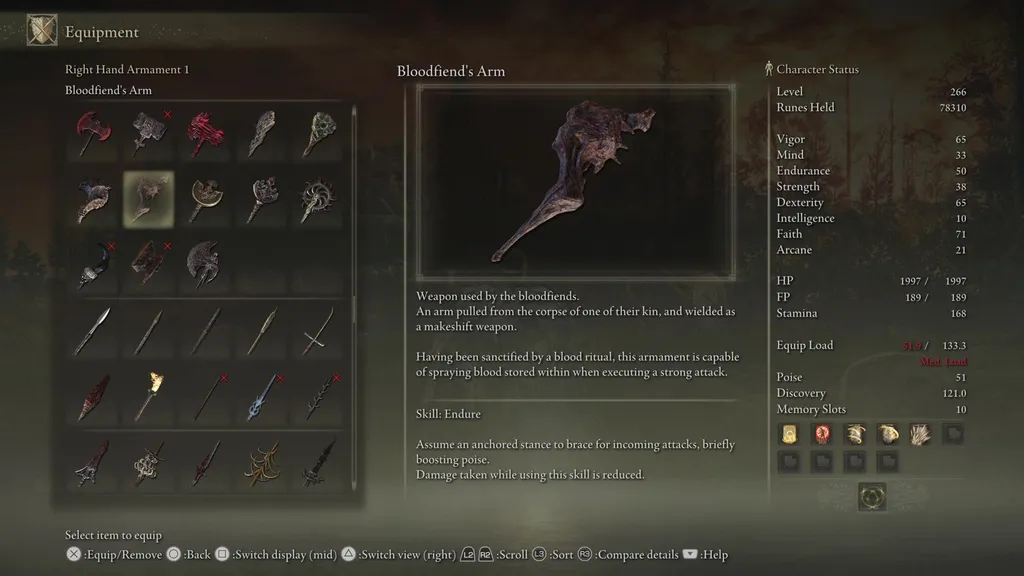Select the black curved scythe-like weapon
This screenshot has height=576, width=1024.
coord(92,264)
